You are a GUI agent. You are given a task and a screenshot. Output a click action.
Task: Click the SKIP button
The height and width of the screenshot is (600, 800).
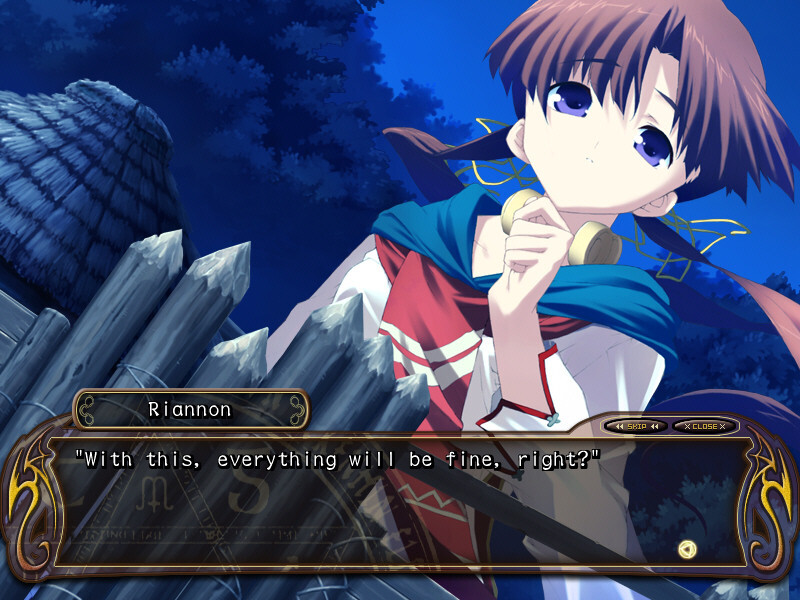point(636,426)
